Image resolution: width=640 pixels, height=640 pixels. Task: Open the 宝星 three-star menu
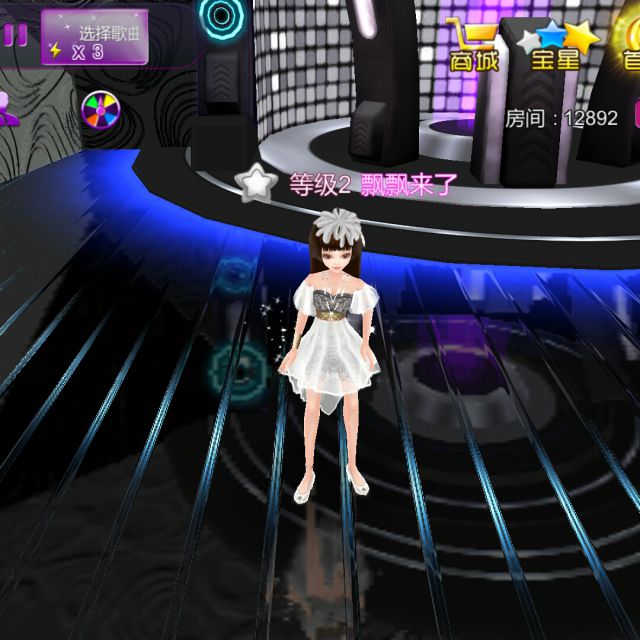point(556,46)
